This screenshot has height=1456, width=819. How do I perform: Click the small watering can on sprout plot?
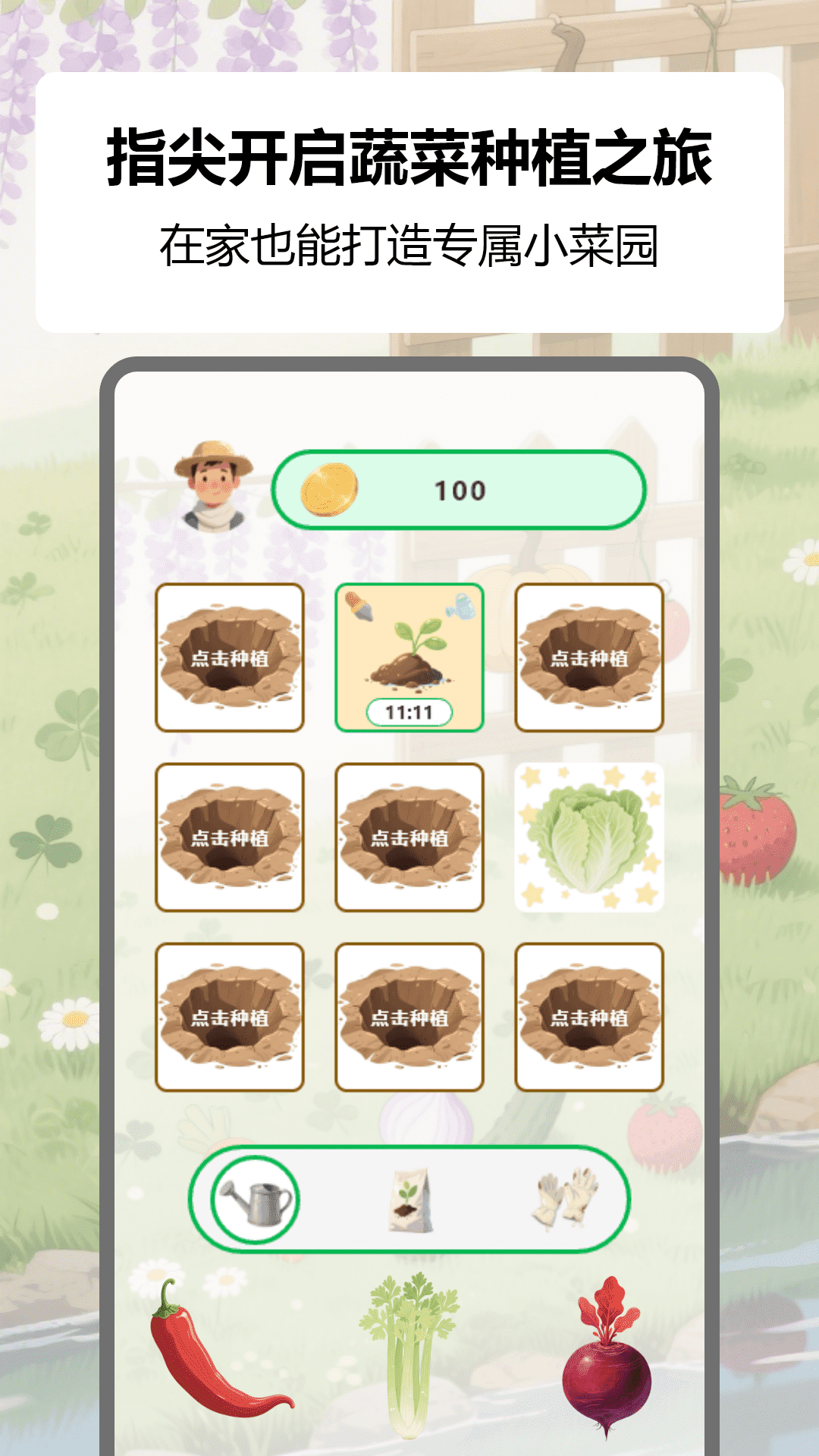point(461,607)
